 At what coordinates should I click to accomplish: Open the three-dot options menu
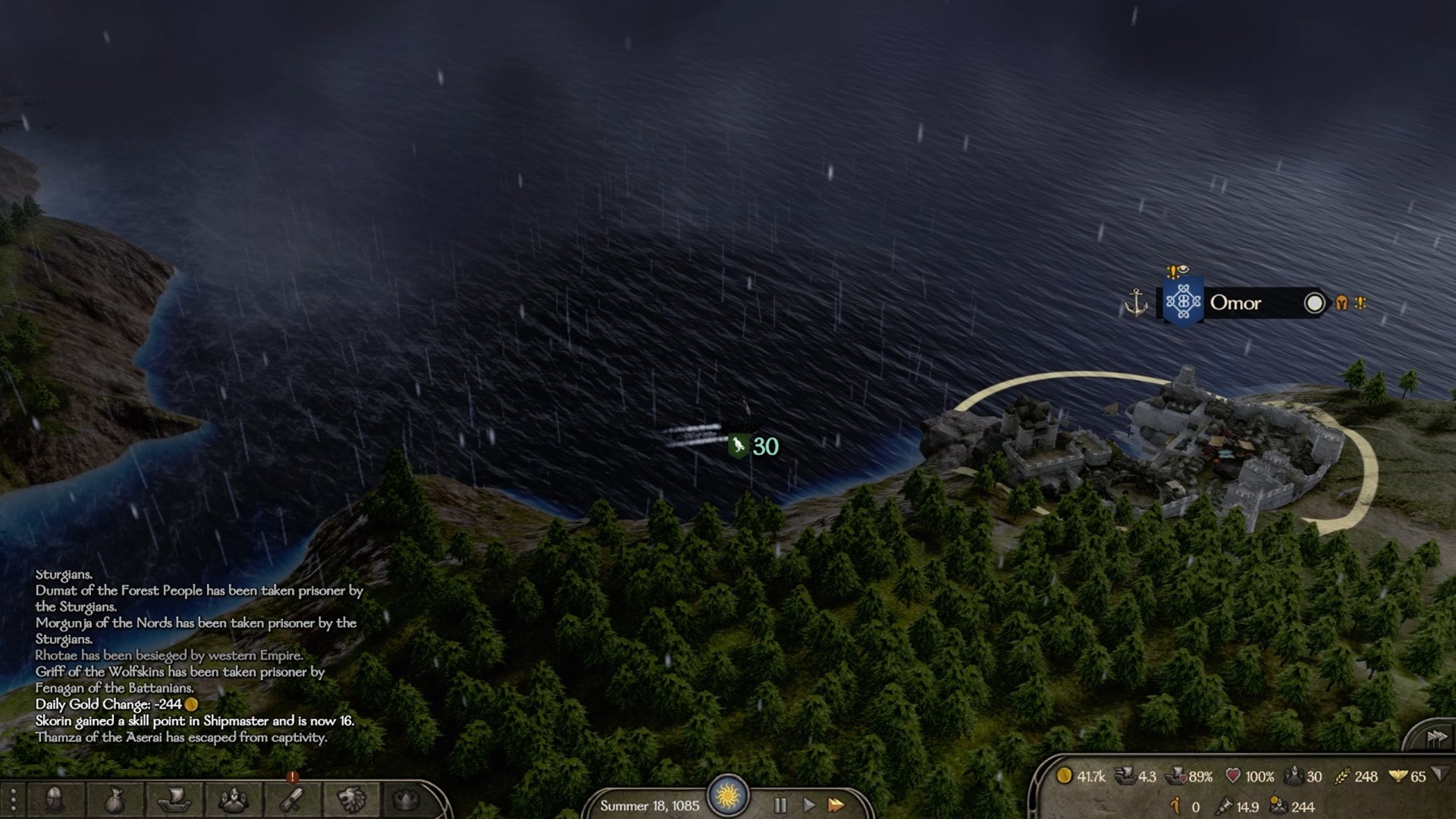13,800
